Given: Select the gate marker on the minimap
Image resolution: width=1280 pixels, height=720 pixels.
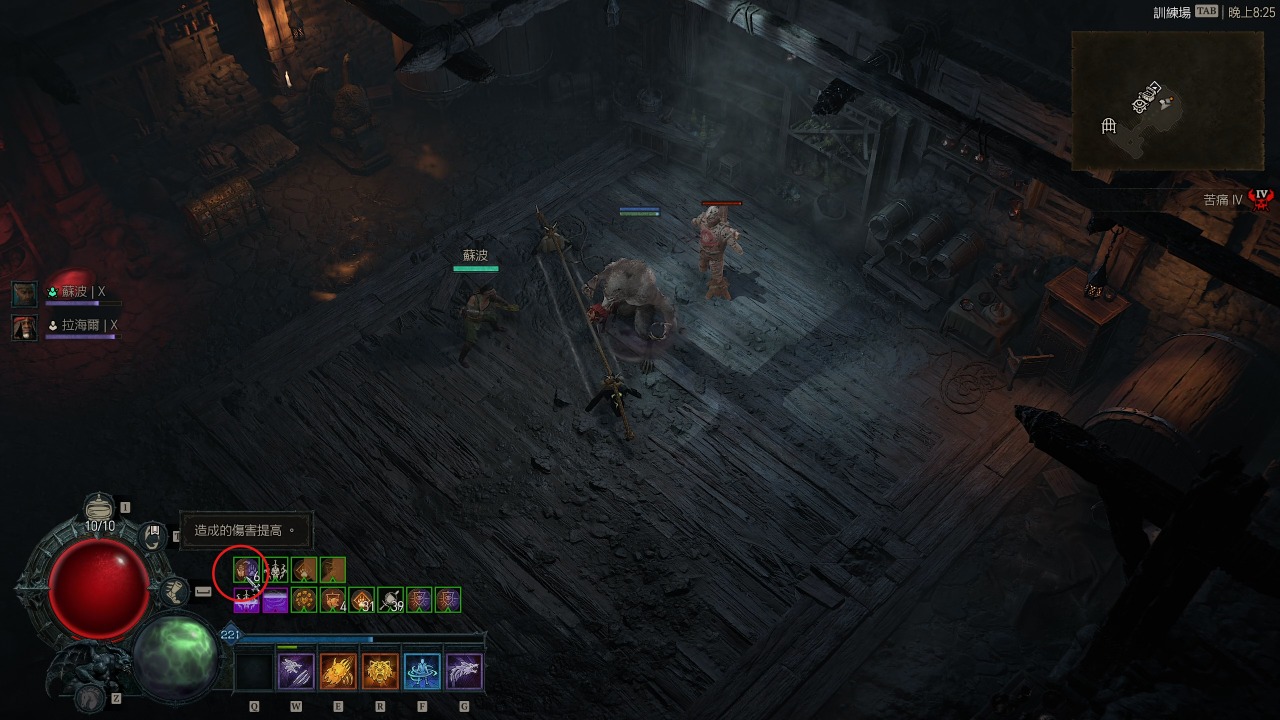Looking at the screenshot, I should [x=1108, y=125].
